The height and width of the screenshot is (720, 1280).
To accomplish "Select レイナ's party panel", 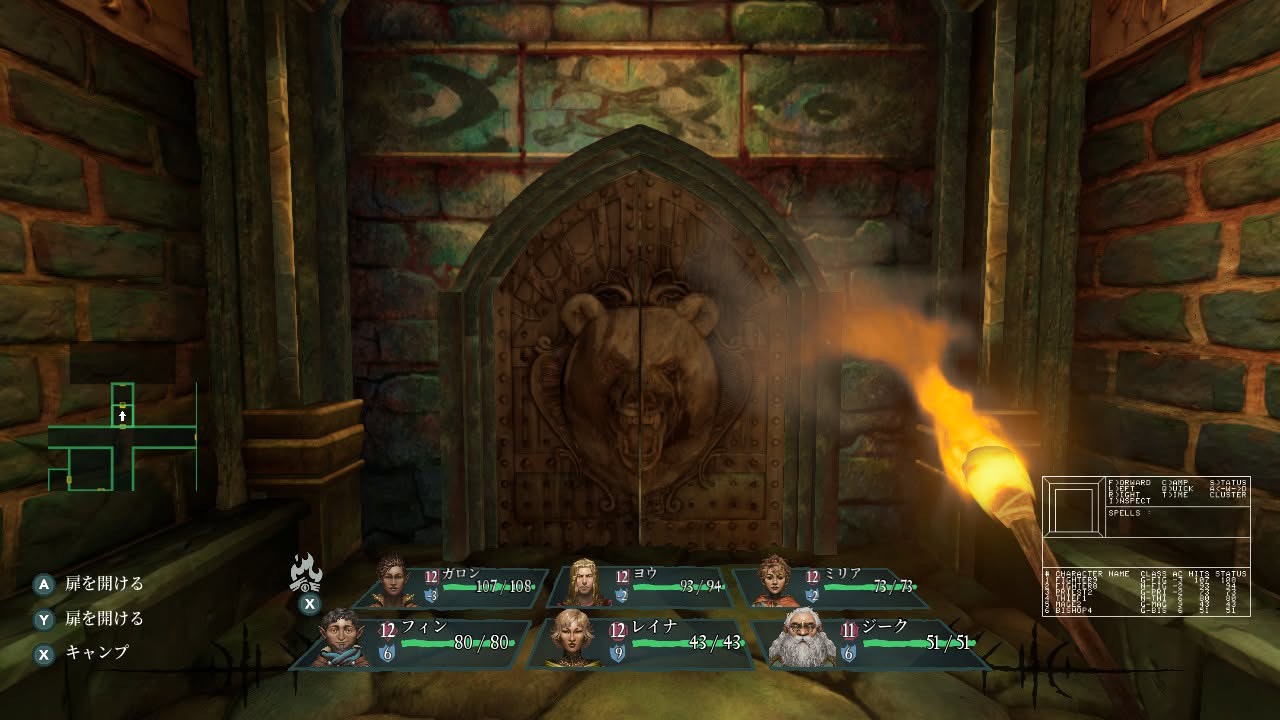I will tap(640, 642).
